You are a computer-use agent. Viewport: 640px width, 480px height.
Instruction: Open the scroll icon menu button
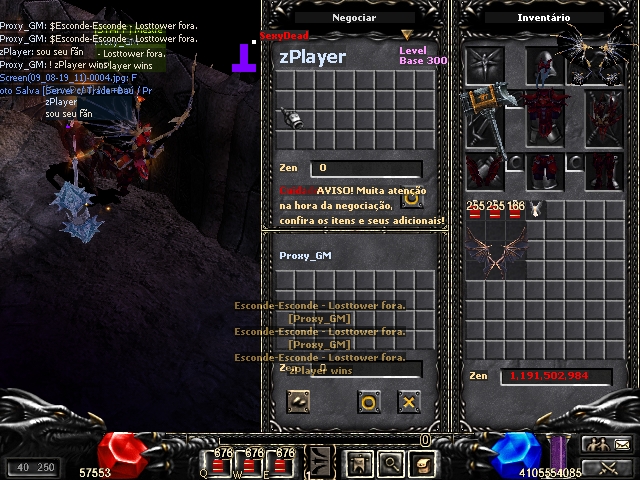(x=423, y=463)
